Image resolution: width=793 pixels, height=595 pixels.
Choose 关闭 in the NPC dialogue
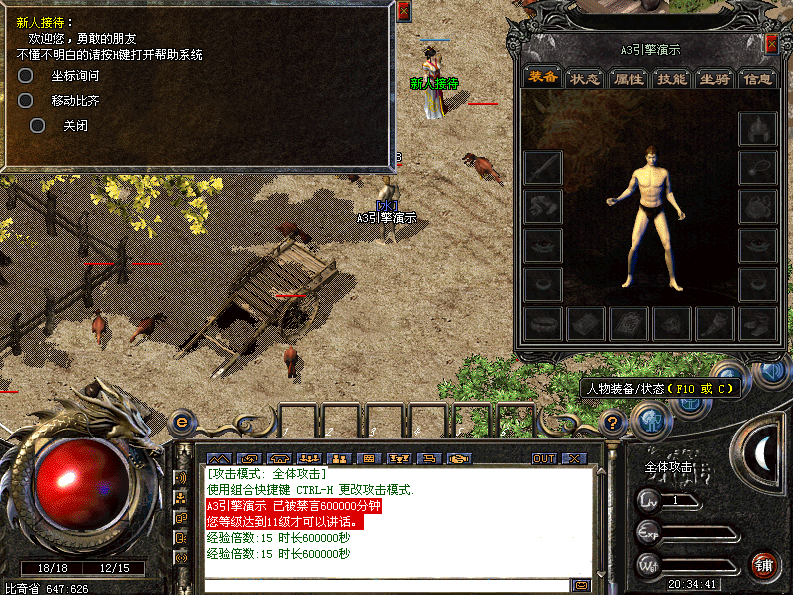(75, 126)
